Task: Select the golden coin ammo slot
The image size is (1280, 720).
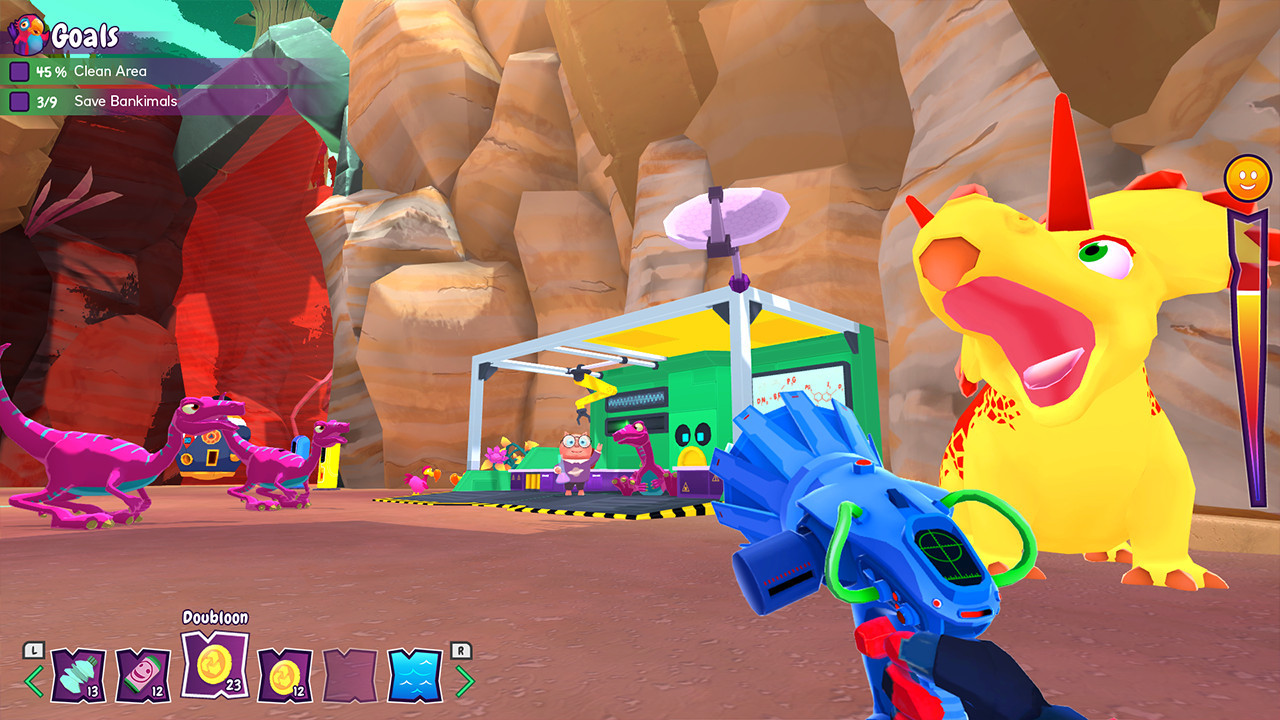Action: point(286,675)
